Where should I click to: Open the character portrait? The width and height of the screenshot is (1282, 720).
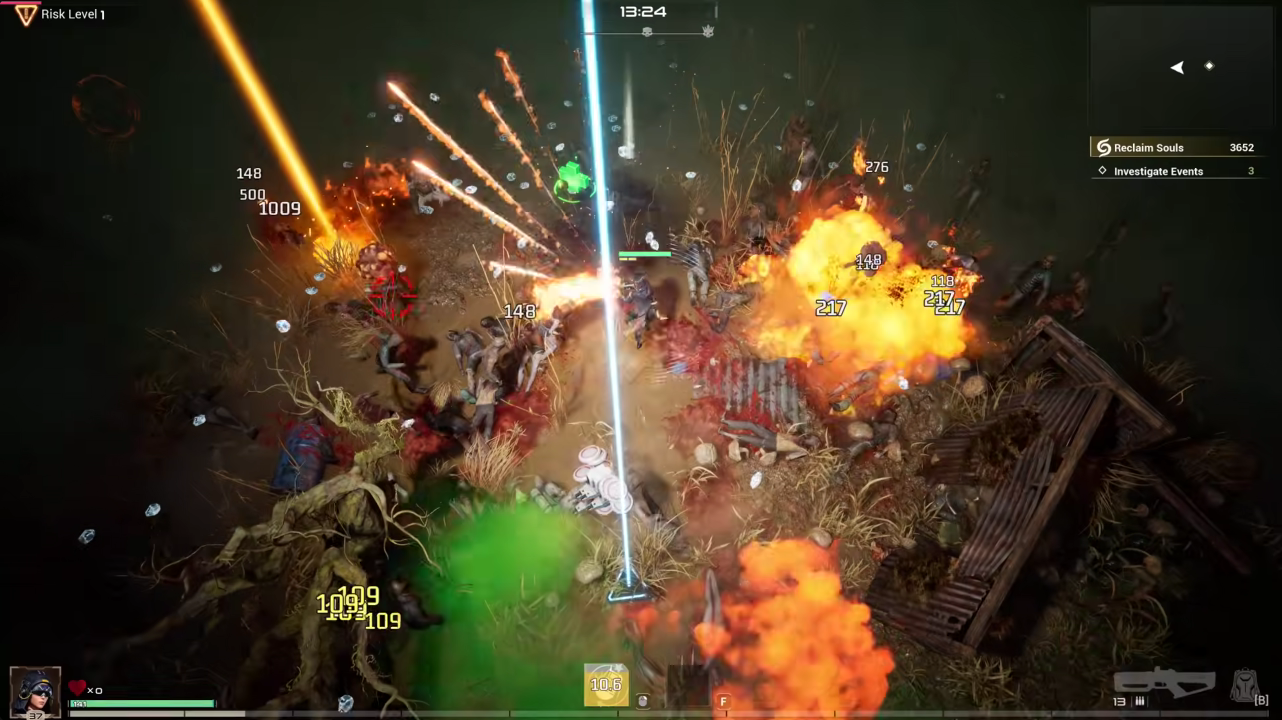tap(35, 691)
